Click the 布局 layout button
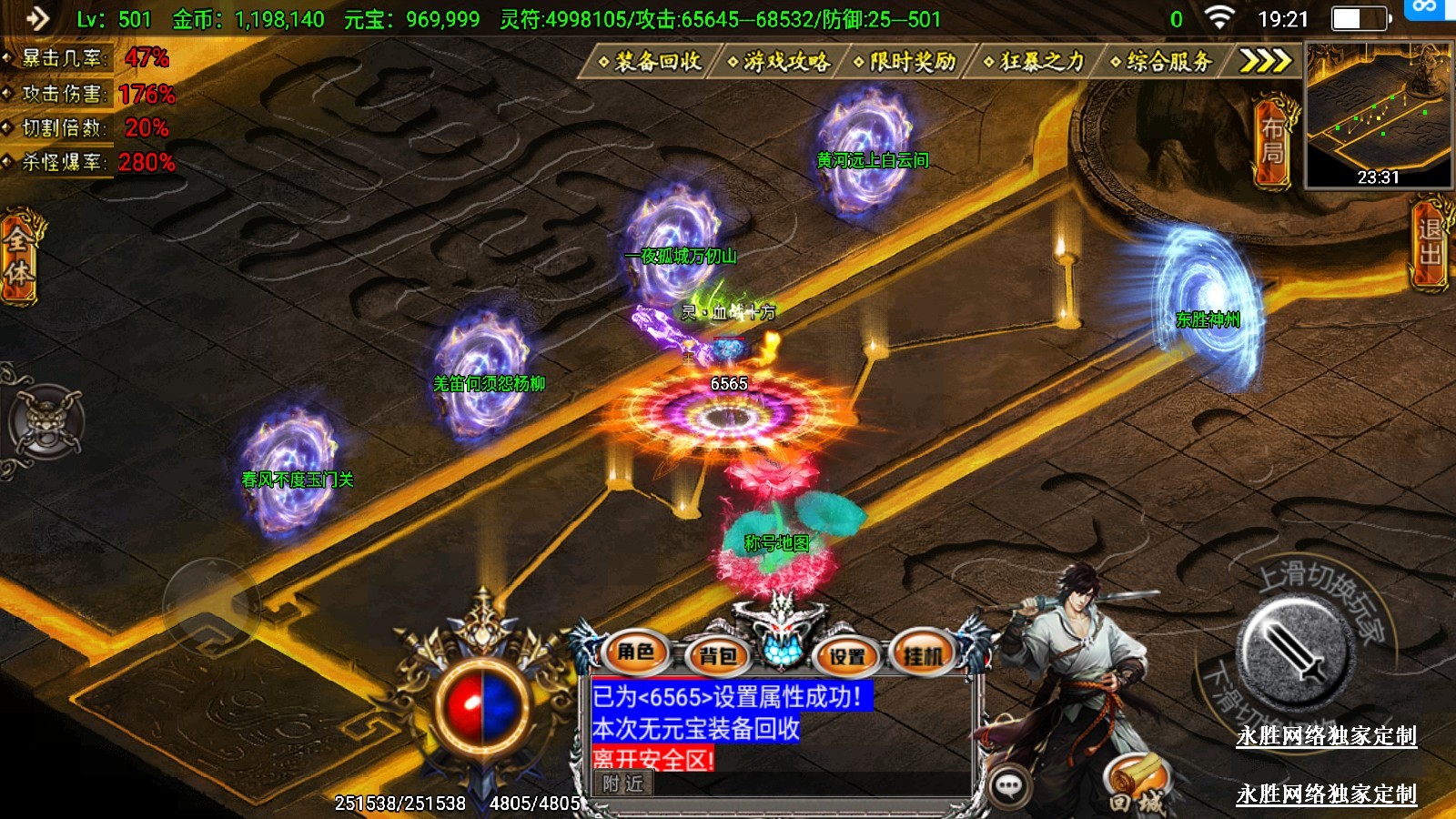This screenshot has width=1456, height=819. (x=1272, y=140)
